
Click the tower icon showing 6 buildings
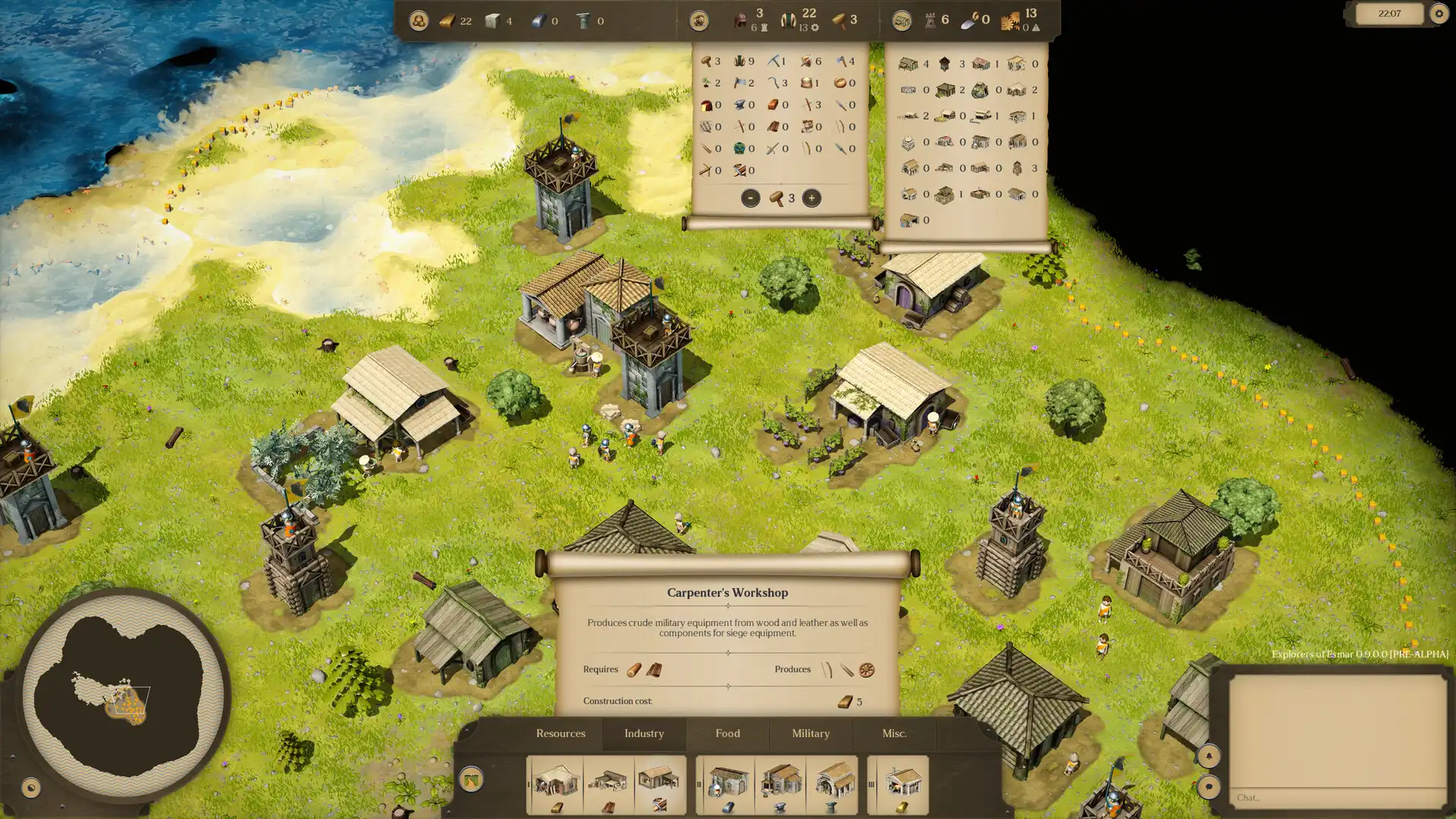click(930, 19)
